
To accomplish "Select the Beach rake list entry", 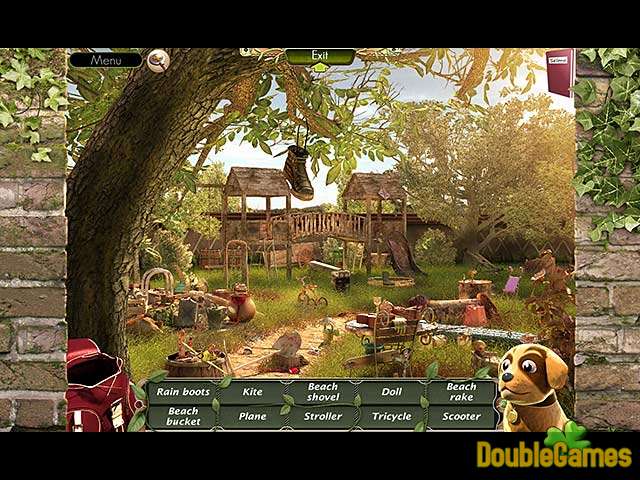I will [x=461, y=392].
